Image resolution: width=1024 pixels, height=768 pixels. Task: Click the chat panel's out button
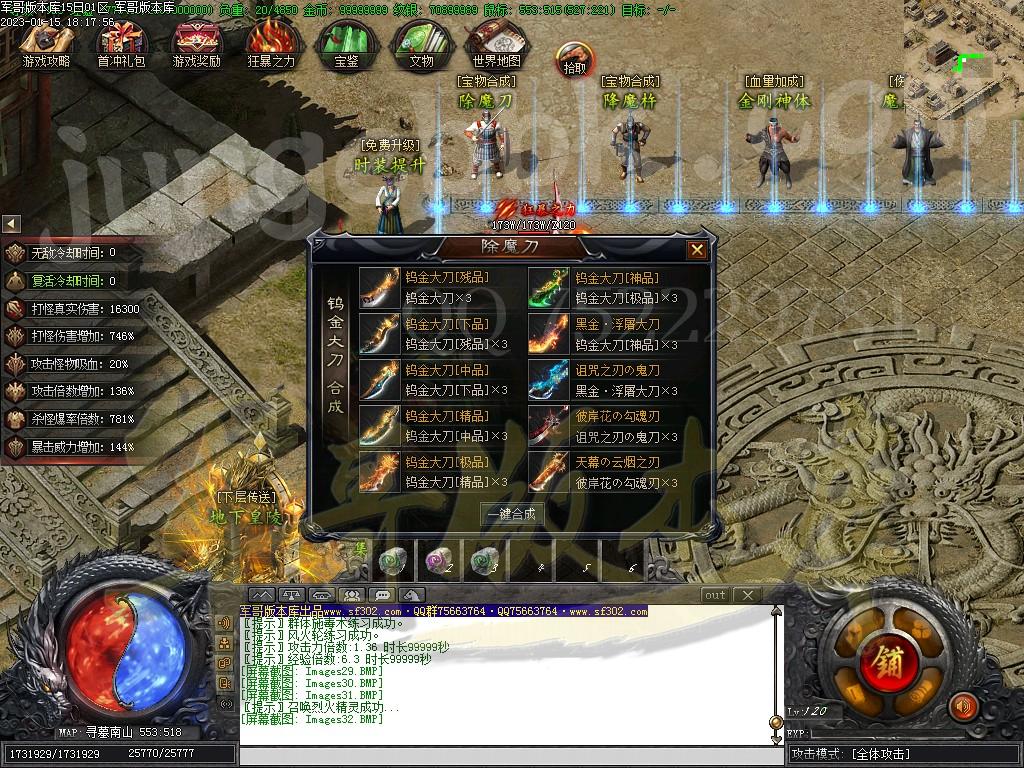pos(715,595)
